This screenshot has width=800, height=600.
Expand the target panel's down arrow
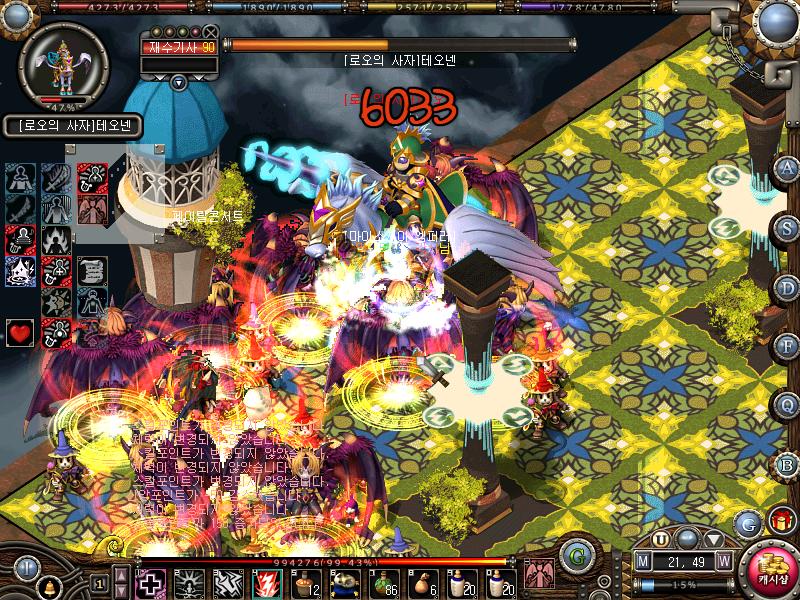click(178, 82)
